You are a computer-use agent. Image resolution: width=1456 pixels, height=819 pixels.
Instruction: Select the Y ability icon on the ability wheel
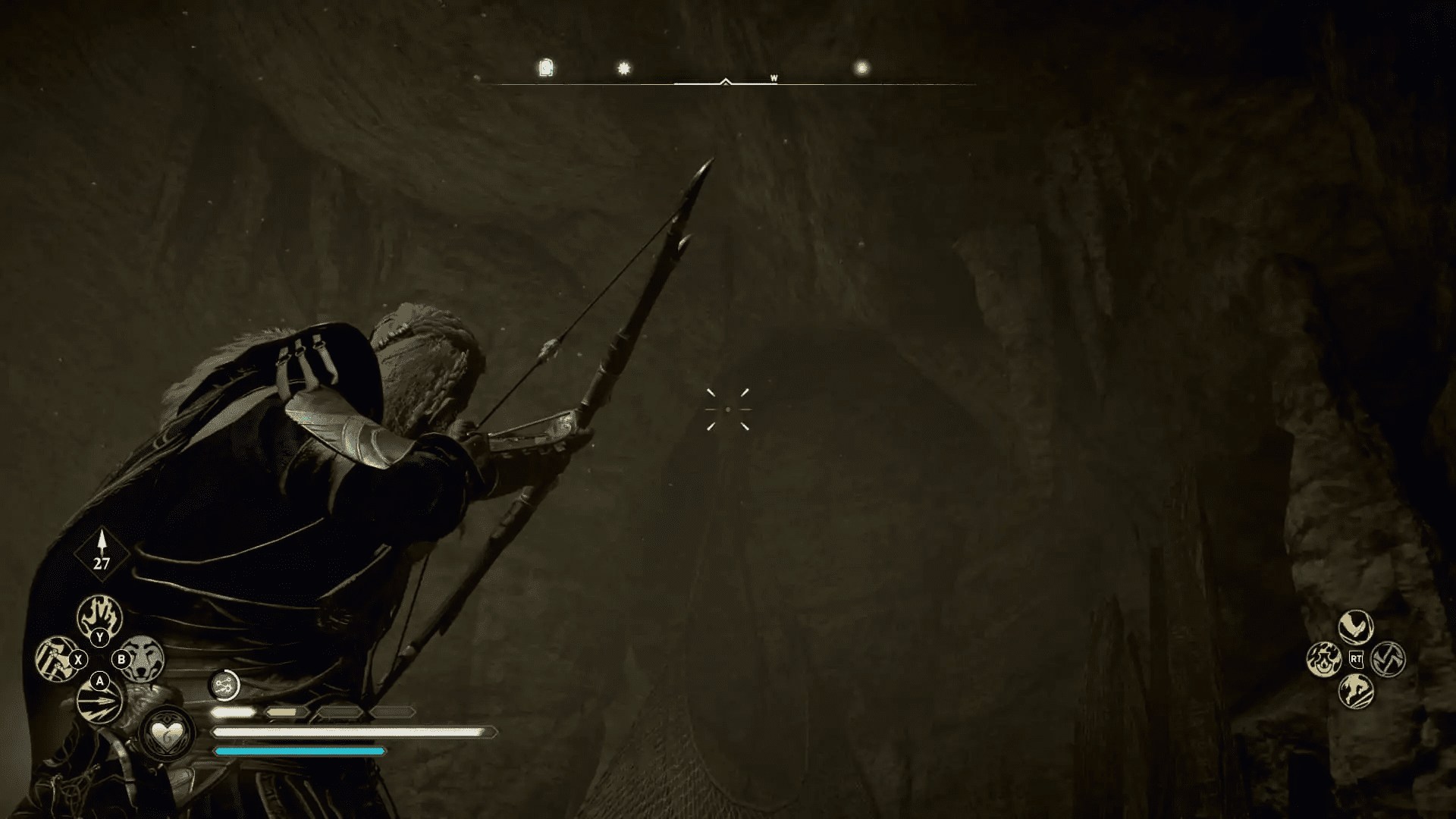pyautogui.click(x=99, y=617)
